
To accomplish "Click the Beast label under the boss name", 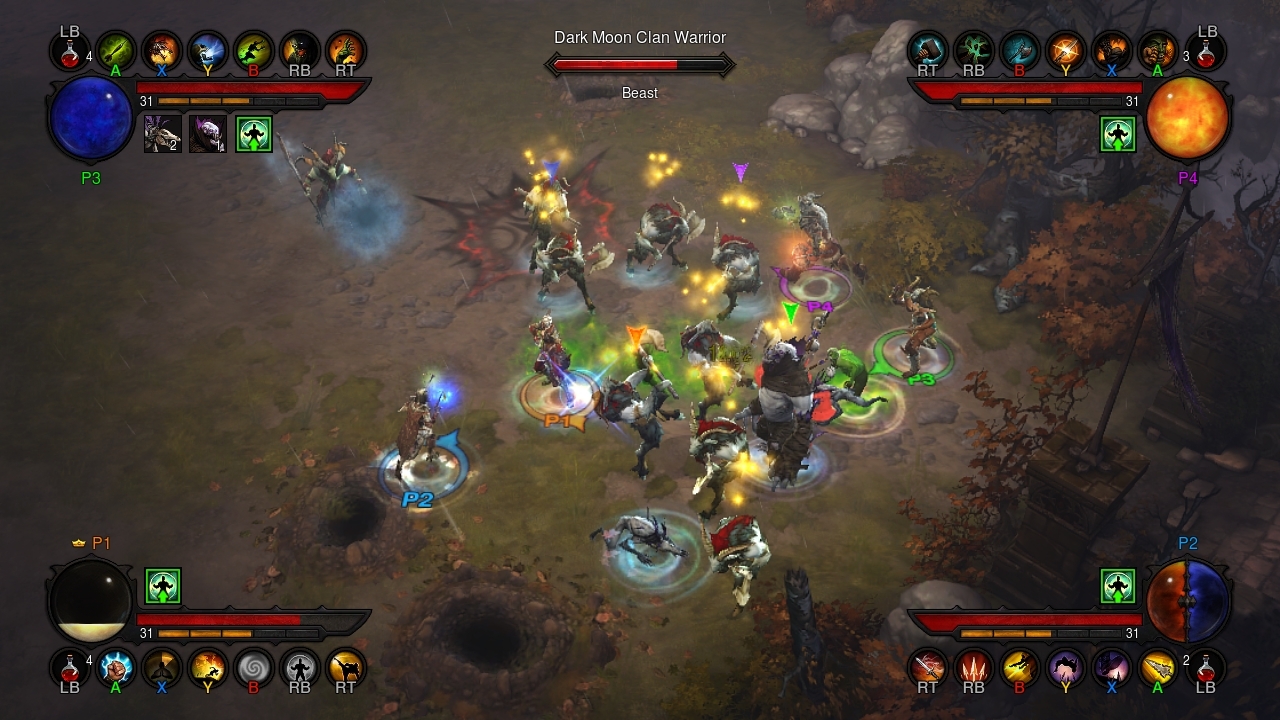I will point(639,93).
